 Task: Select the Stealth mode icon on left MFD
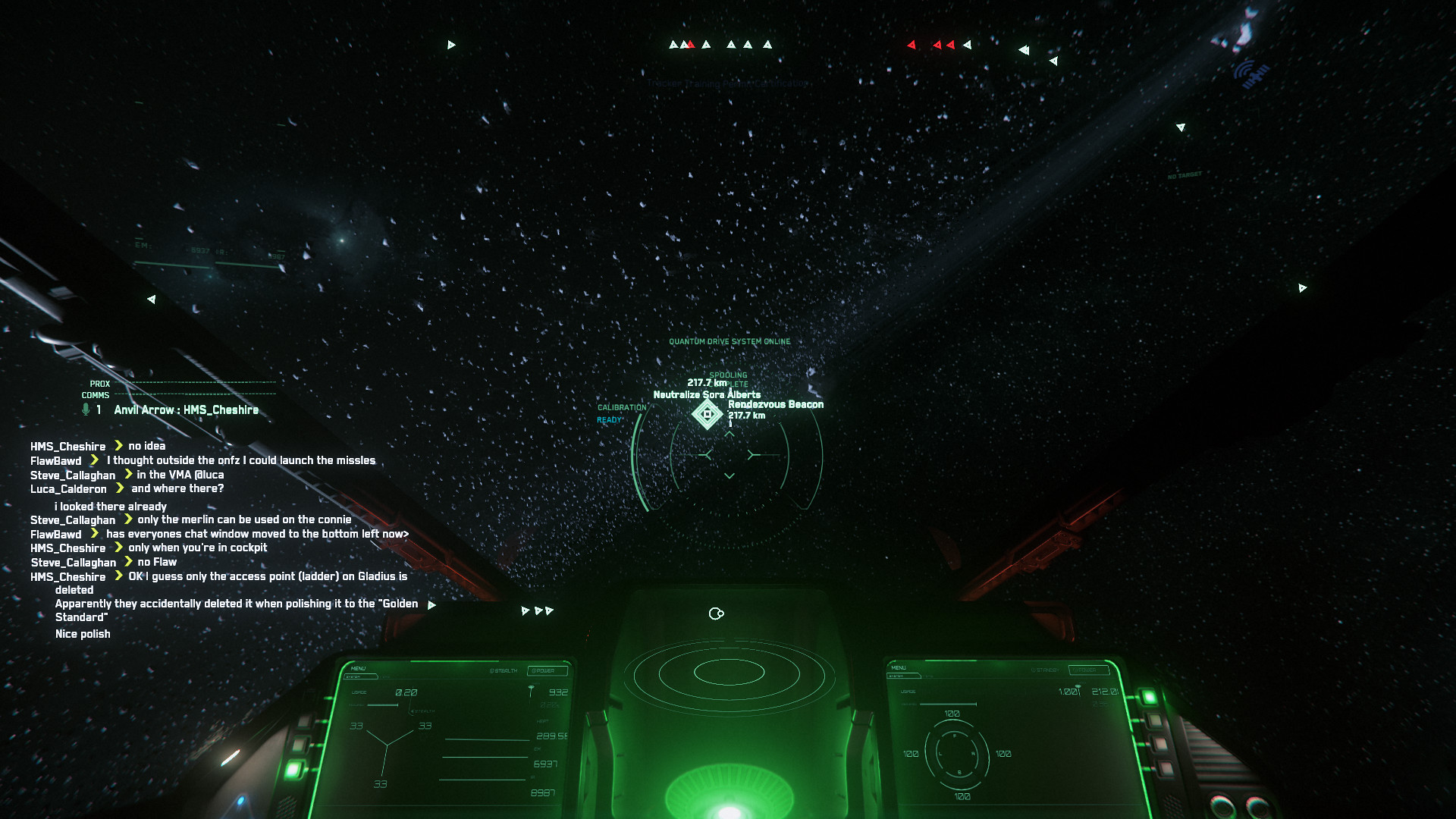pos(414,711)
